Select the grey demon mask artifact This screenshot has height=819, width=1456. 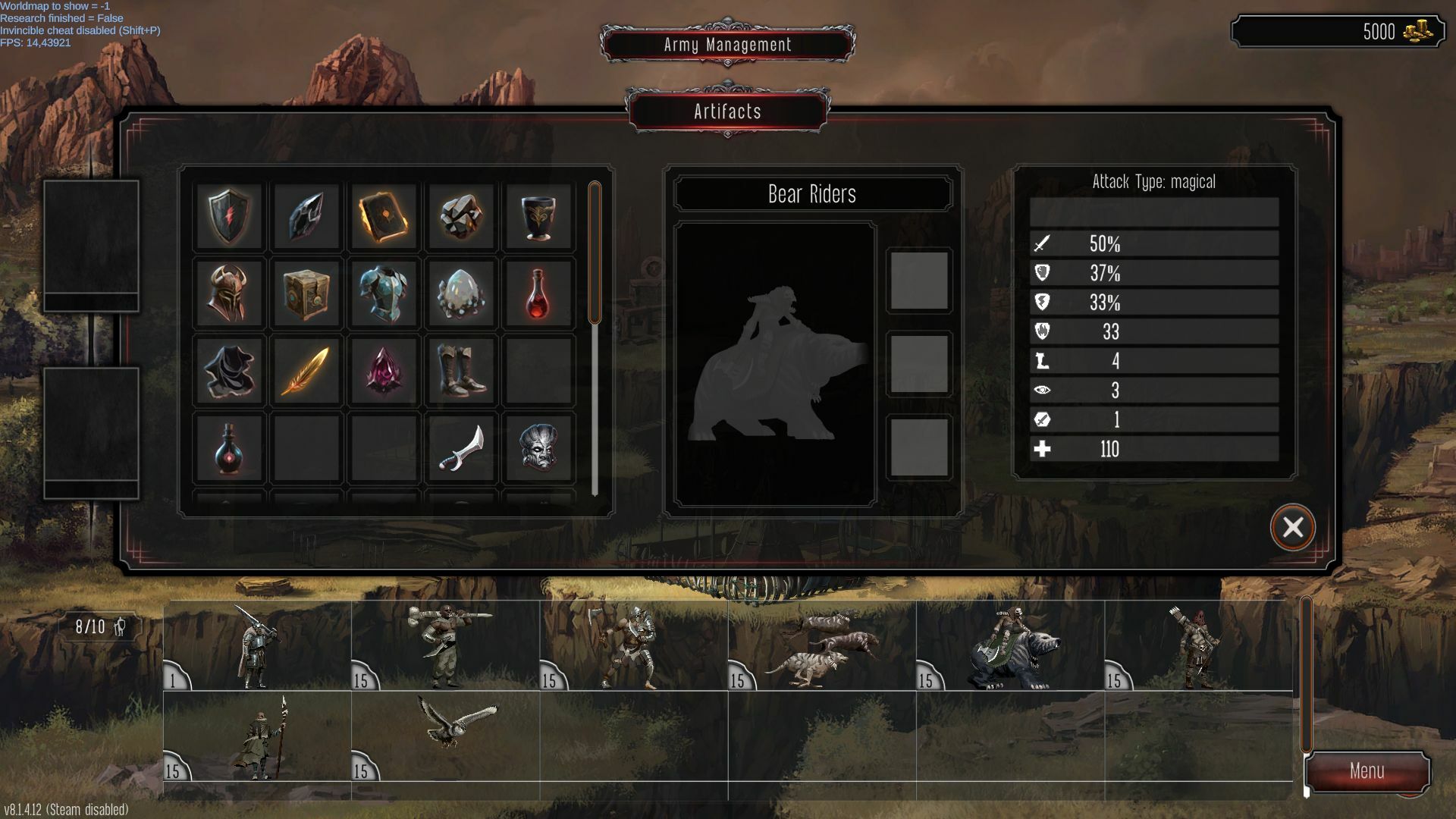538,448
